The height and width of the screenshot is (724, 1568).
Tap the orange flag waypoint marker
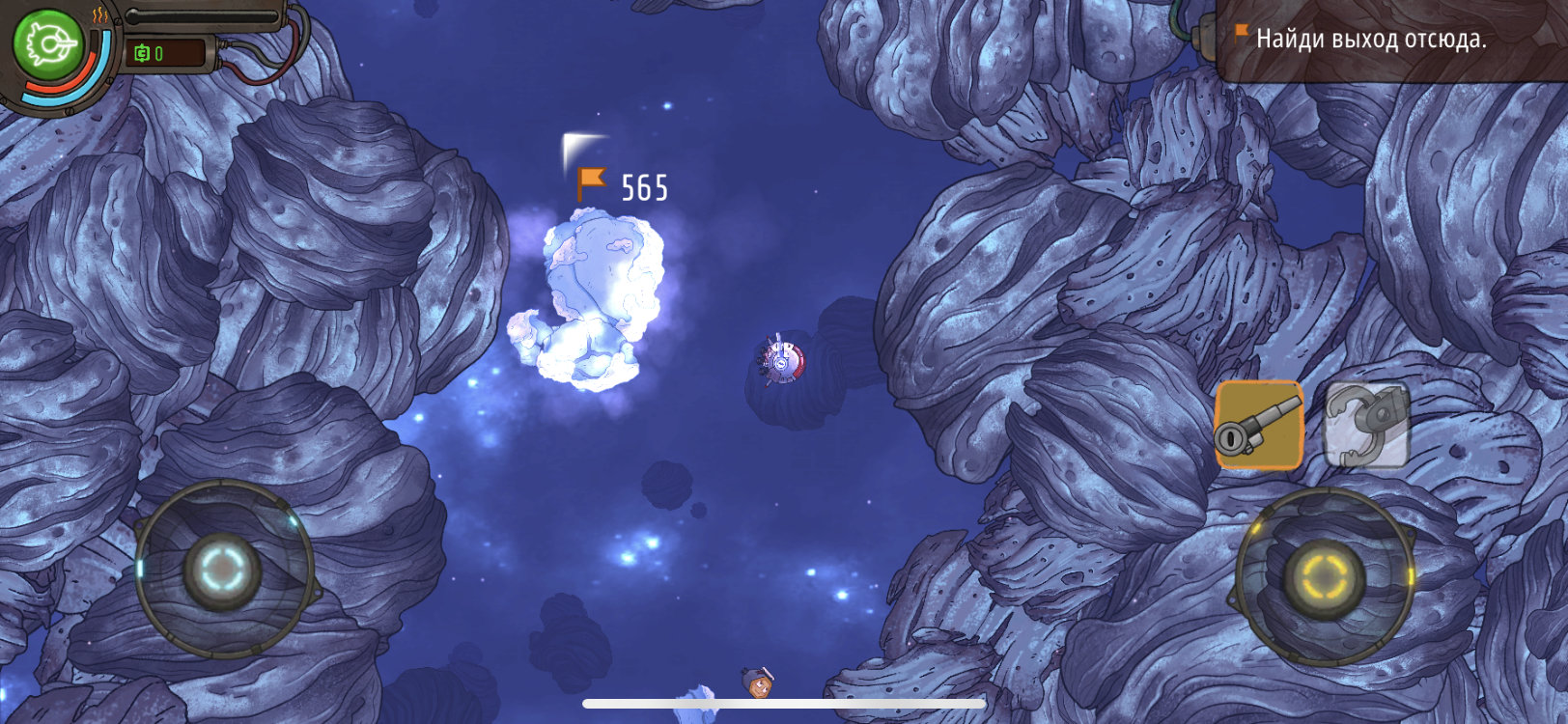[x=590, y=183]
